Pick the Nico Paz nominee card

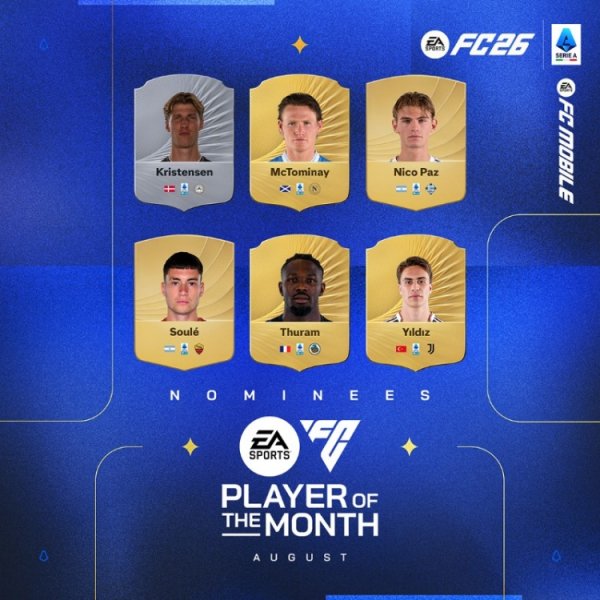[415, 138]
